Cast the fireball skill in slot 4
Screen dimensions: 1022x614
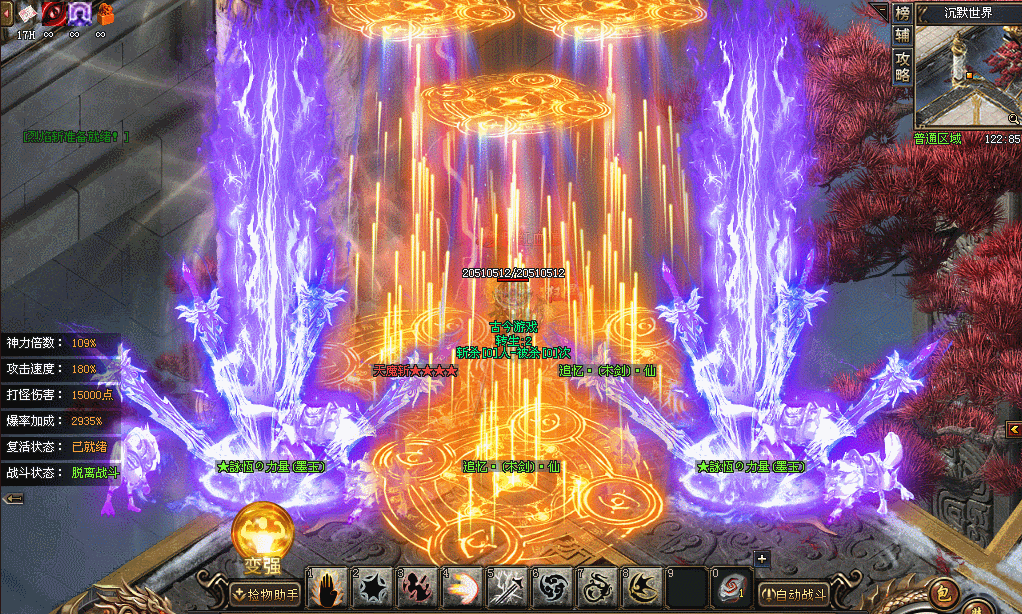[x=463, y=589]
